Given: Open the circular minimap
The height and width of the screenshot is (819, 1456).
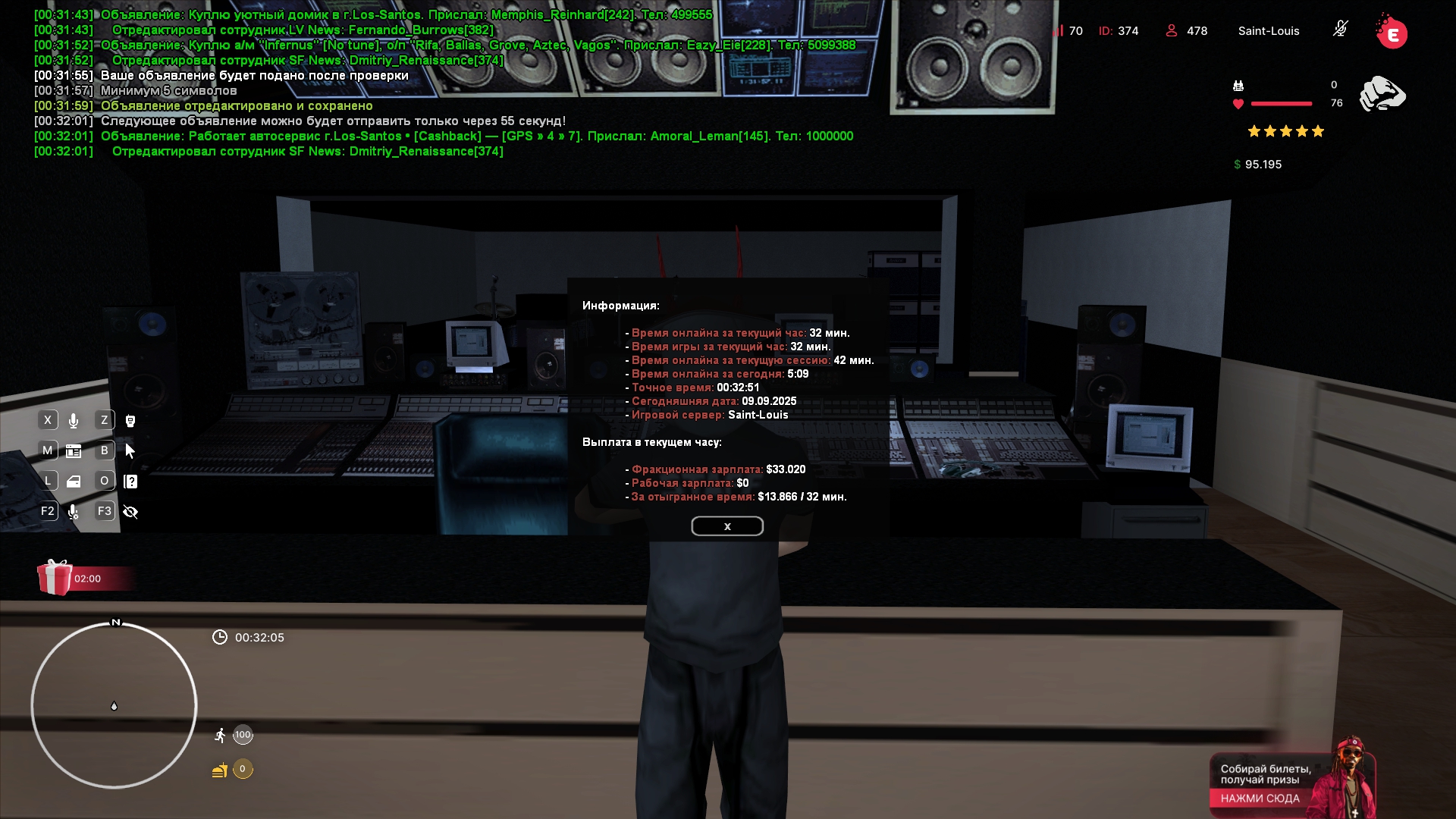Looking at the screenshot, I should [x=114, y=705].
